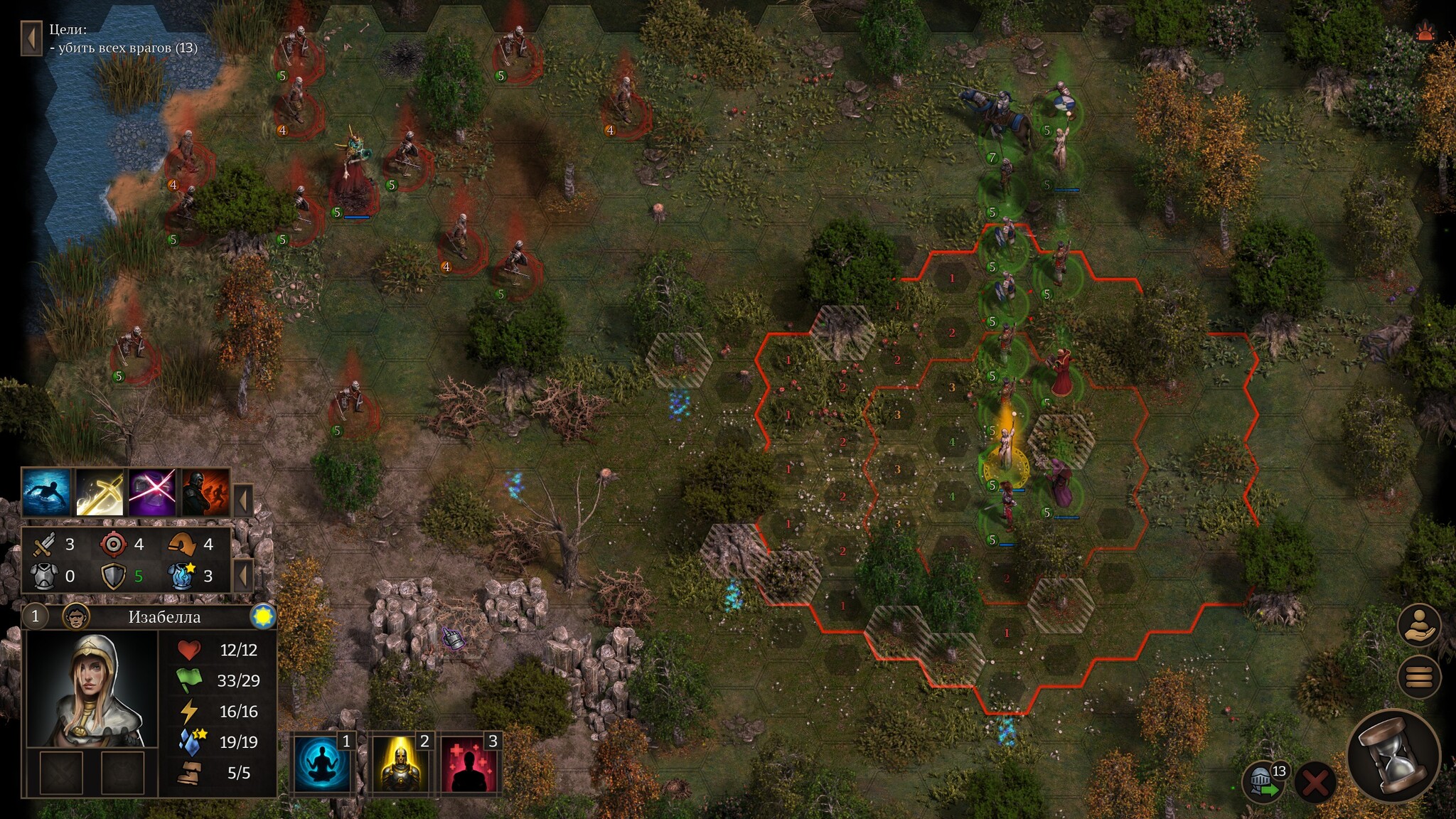The image size is (1456, 819).
Task: Open the three-line menu button
Action: click(x=1419, y=677)
